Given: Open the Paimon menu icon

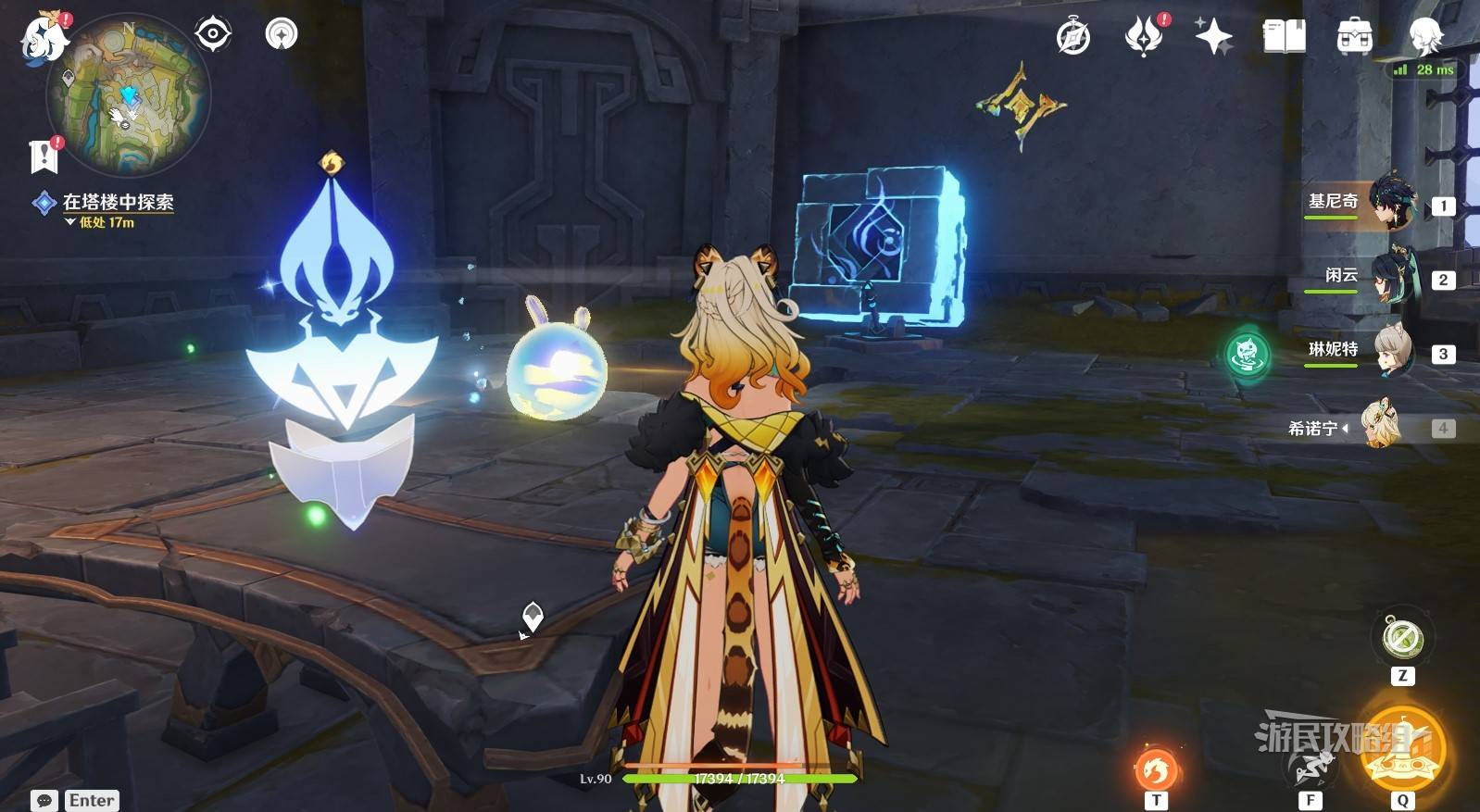Looking at the screenshot, I should click(44, 40).
